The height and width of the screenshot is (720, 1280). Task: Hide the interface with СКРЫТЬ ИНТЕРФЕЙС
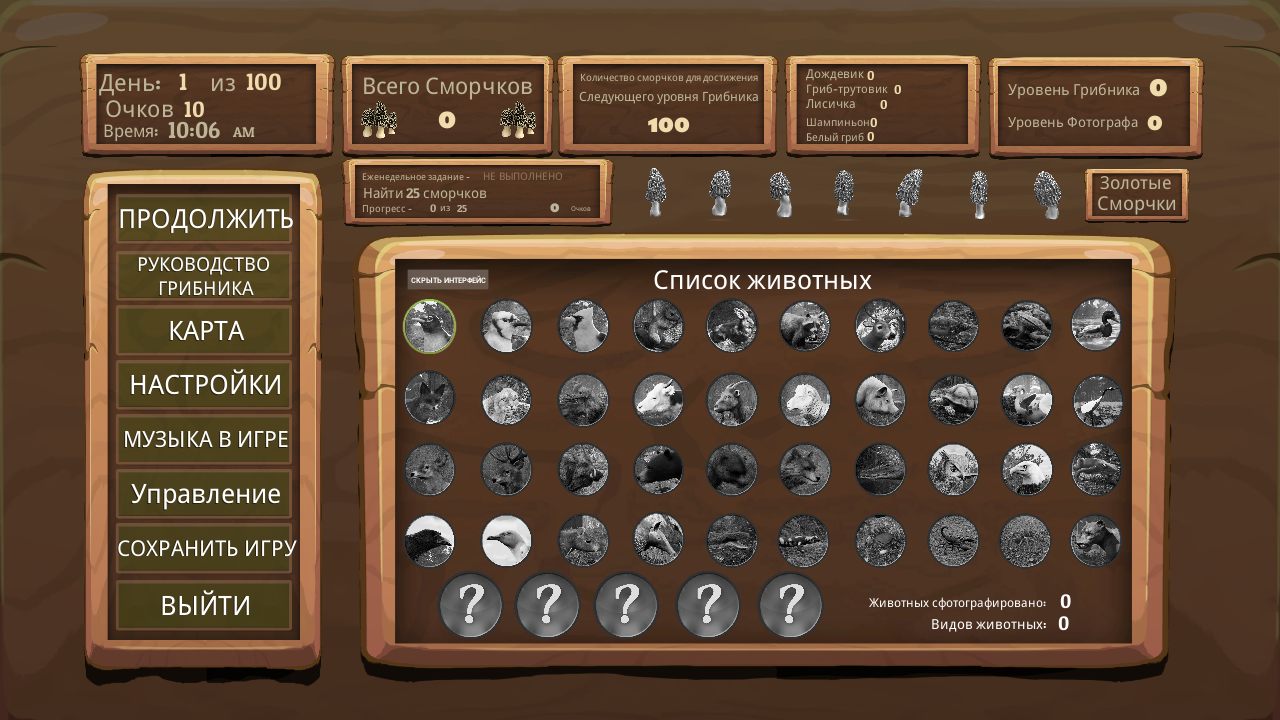pyautogui.click(x=448, y=280)
